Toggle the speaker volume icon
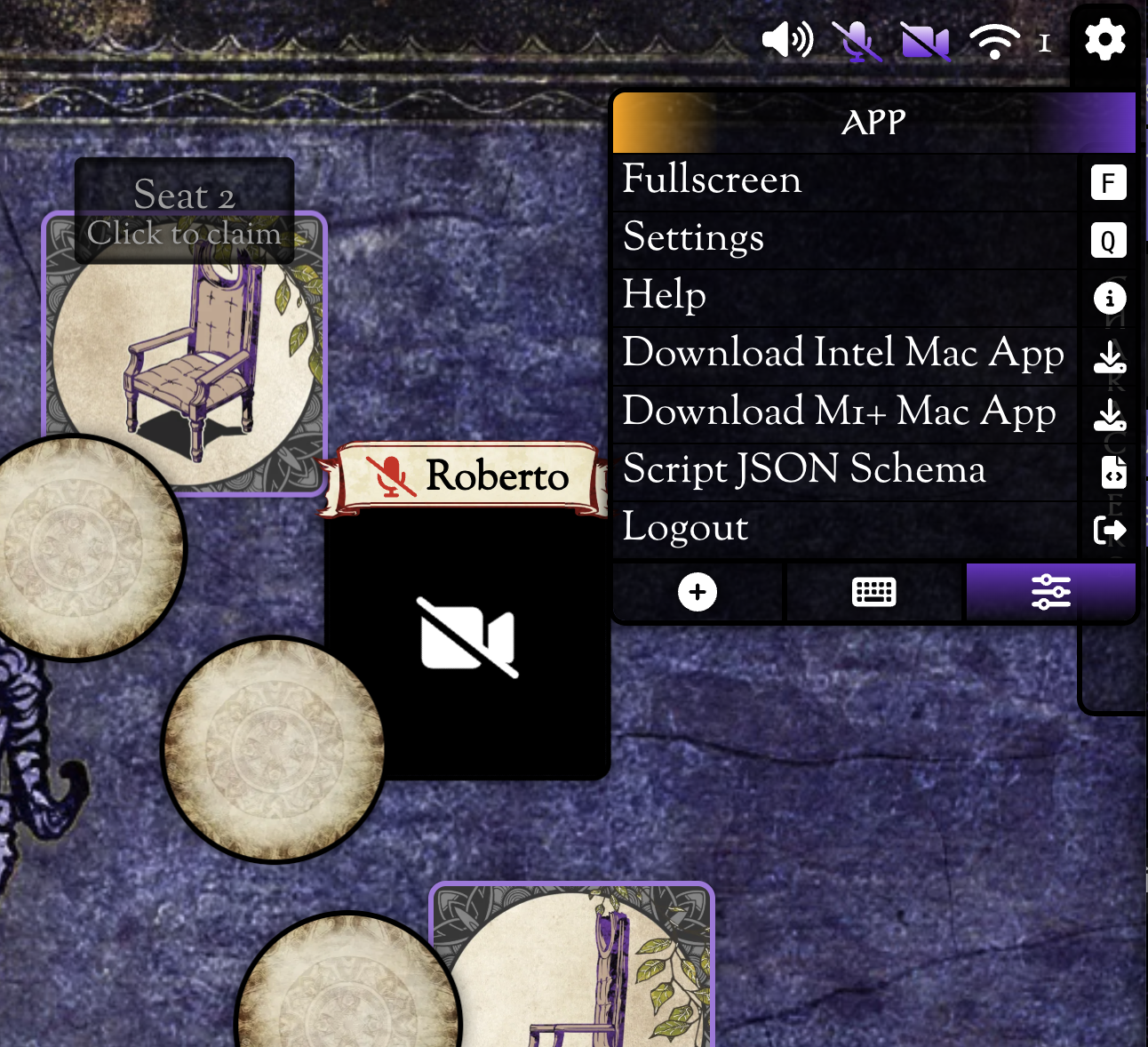This screenshot has width=1148, height=1047. click(787, 41)
